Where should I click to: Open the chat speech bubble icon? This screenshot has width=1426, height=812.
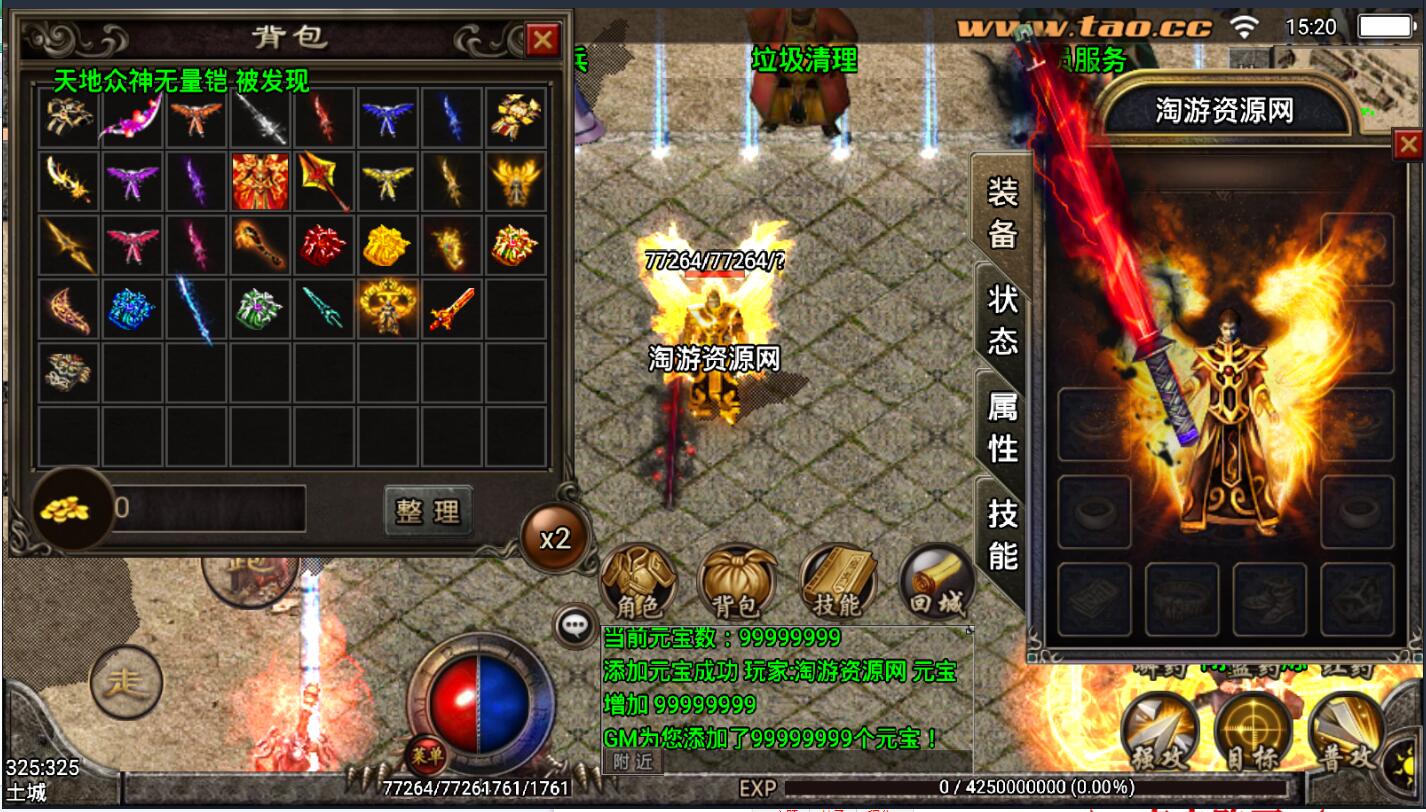574,626
